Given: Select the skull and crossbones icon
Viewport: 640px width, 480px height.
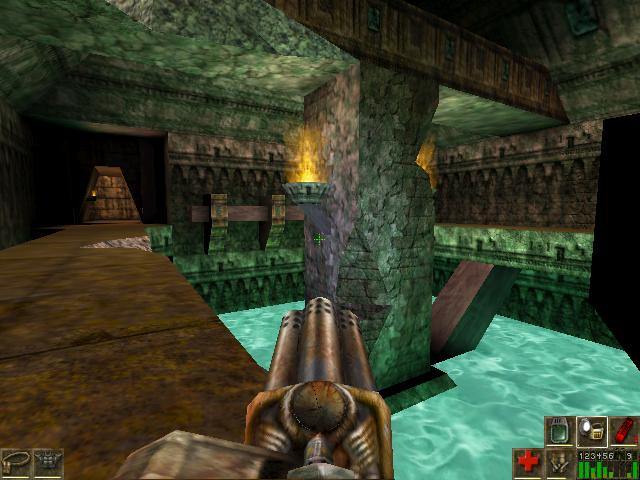Looking at the screenshot, I should coord(560,463).
